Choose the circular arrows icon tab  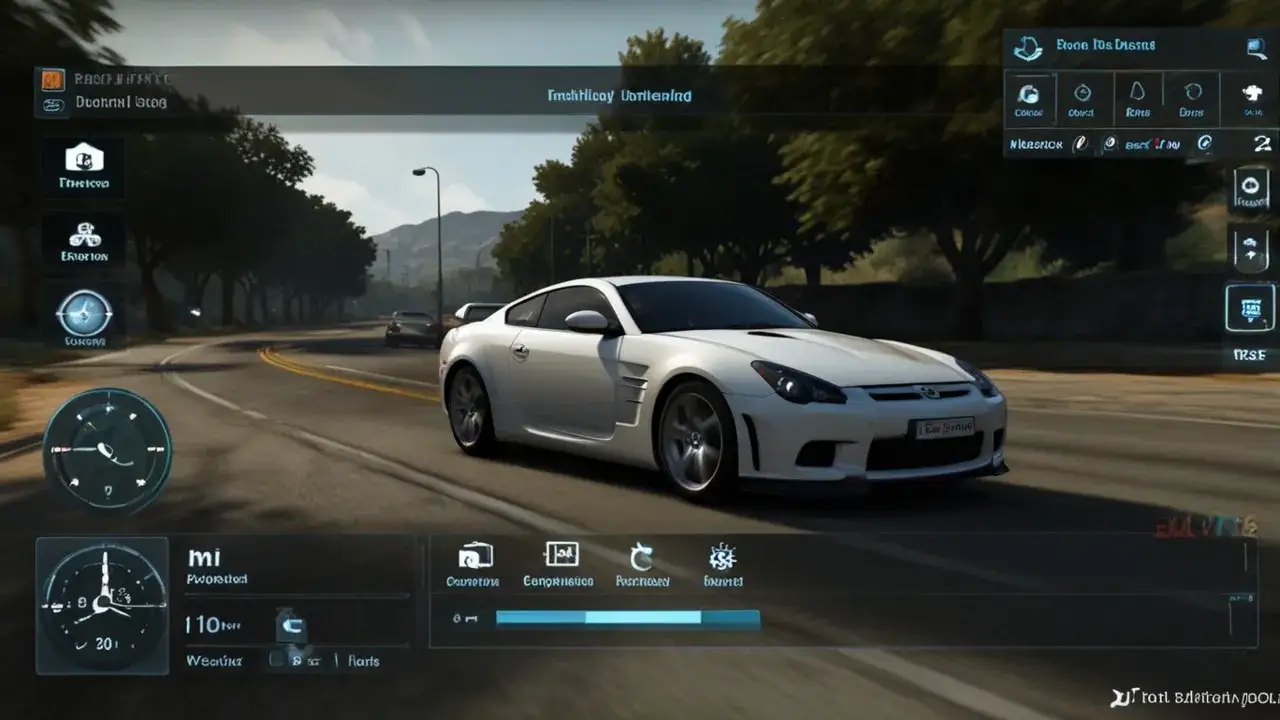pos(1192,99)
